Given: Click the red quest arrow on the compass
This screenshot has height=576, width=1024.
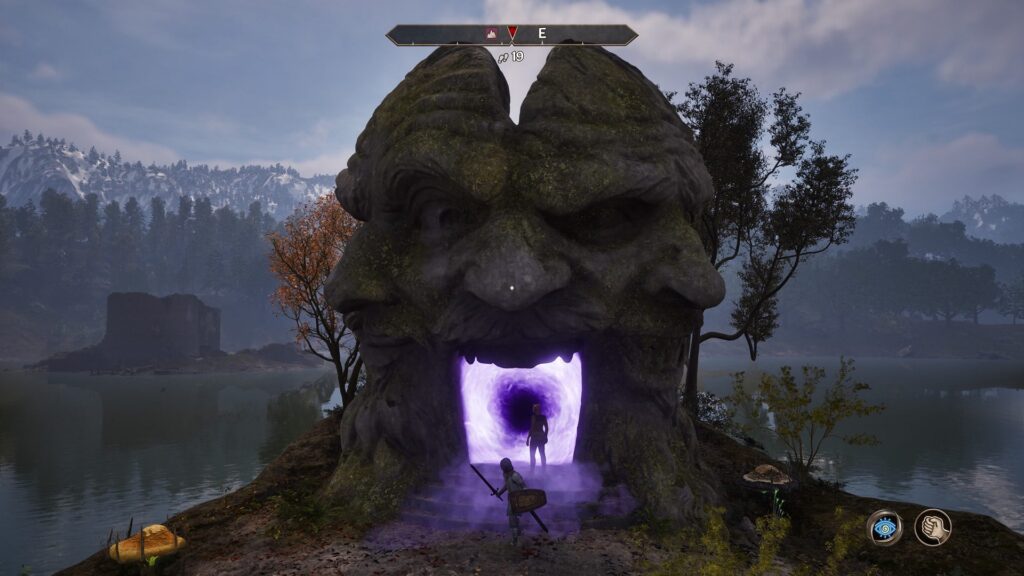Looking at the screenshot, I should coord(512,33).
